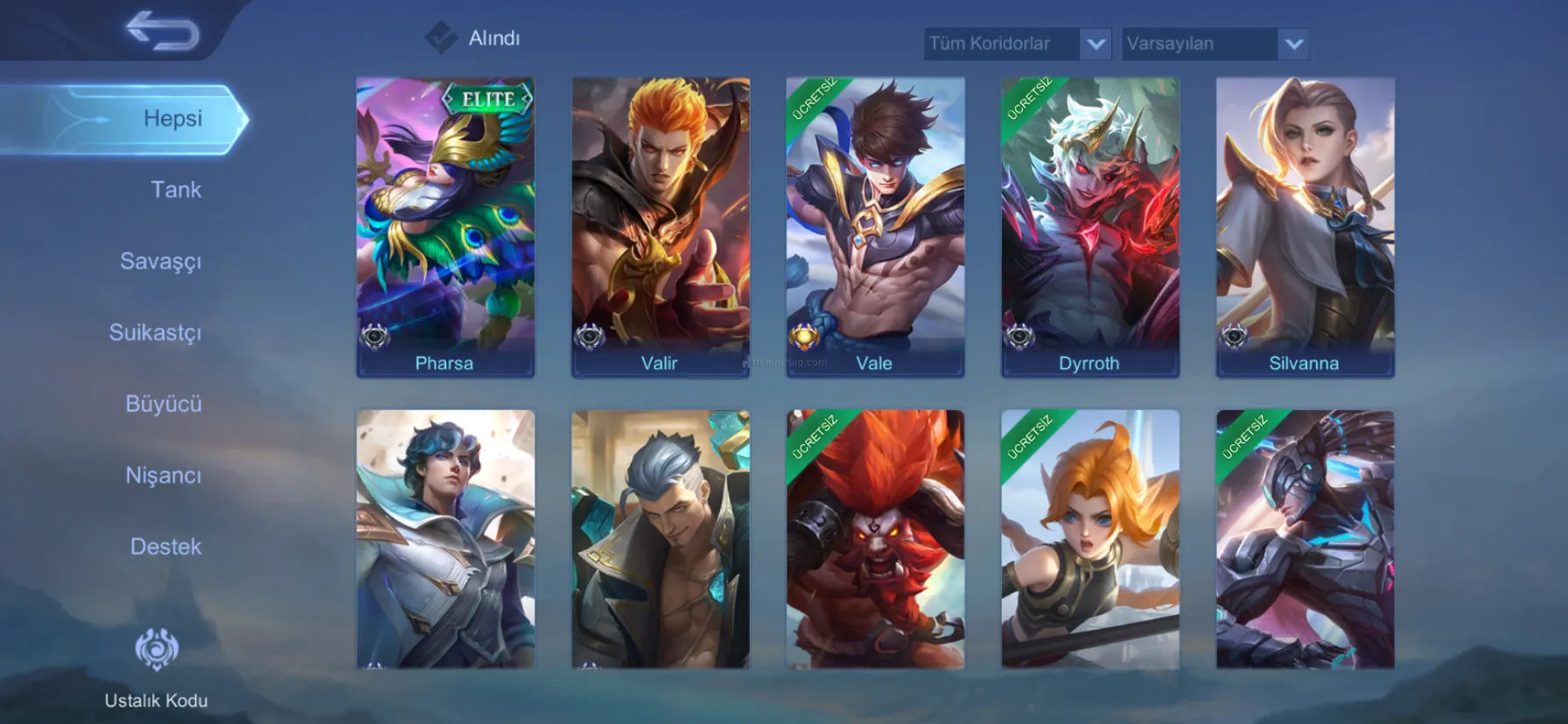Image resolution: width=1568 pixels, height=724 pixels.
Task: Open the Büyücü hero category
Action: pos(164,404)
